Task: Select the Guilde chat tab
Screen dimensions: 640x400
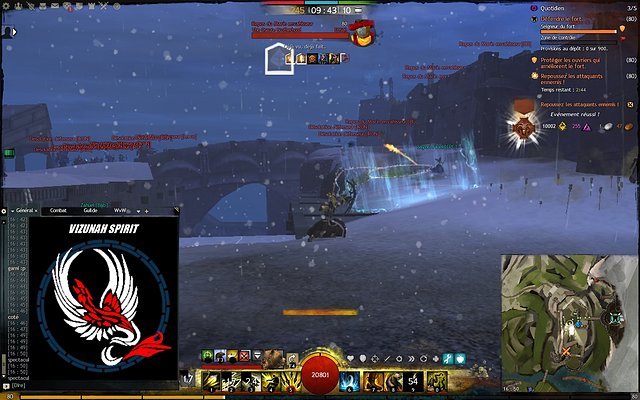Action: point(90,210)
